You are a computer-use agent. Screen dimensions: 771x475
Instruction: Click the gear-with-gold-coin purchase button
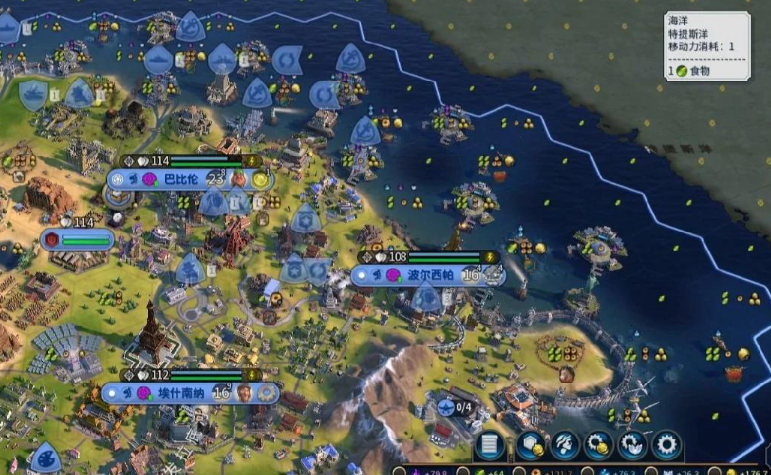598,445
